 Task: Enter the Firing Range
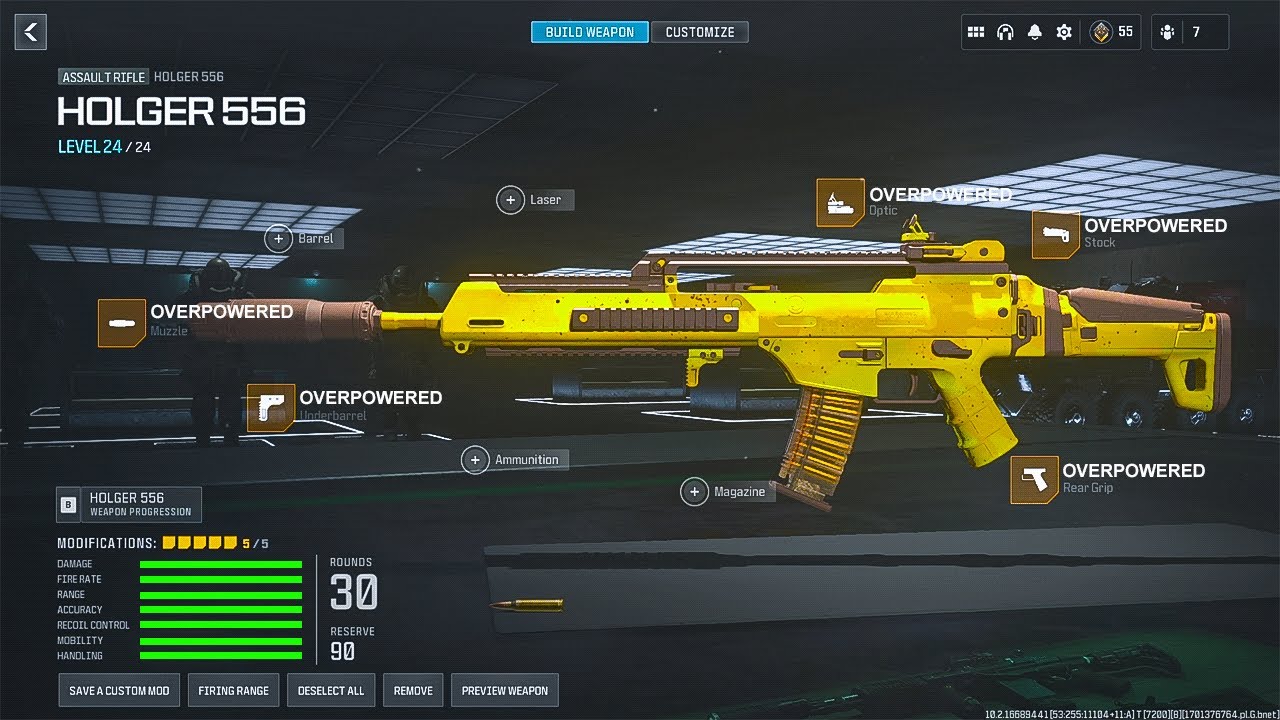(233, 691)
